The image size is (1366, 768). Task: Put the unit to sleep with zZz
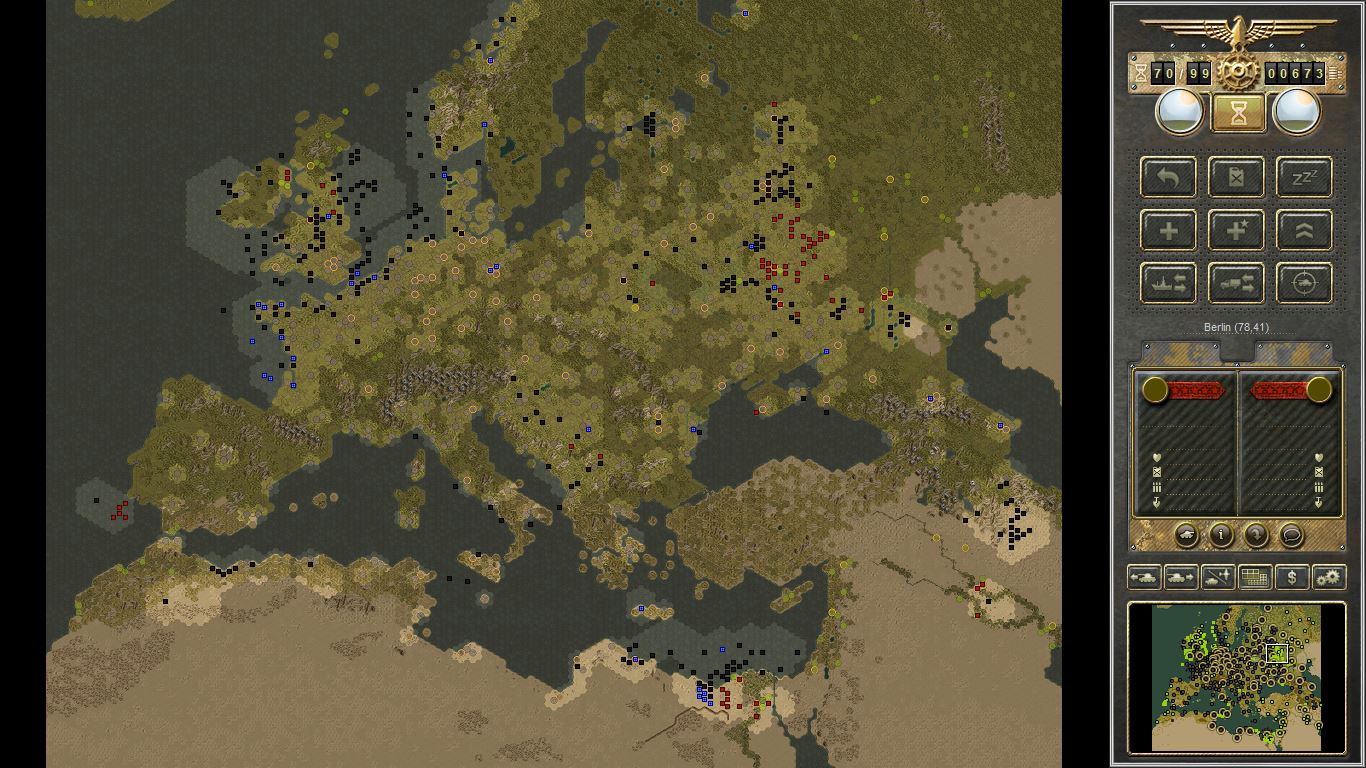pos(1303,177)
